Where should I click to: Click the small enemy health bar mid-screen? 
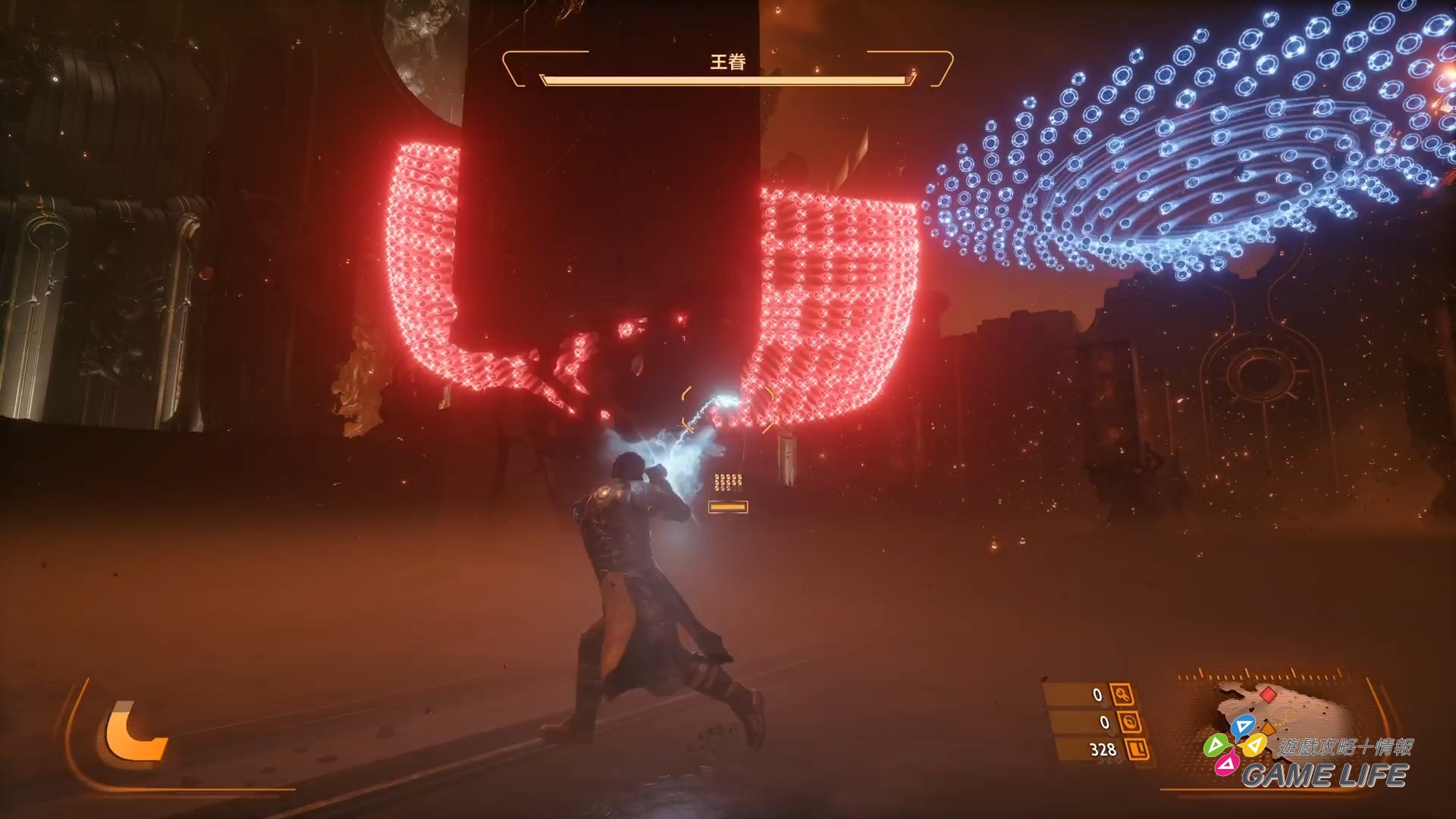coord(730,505)
